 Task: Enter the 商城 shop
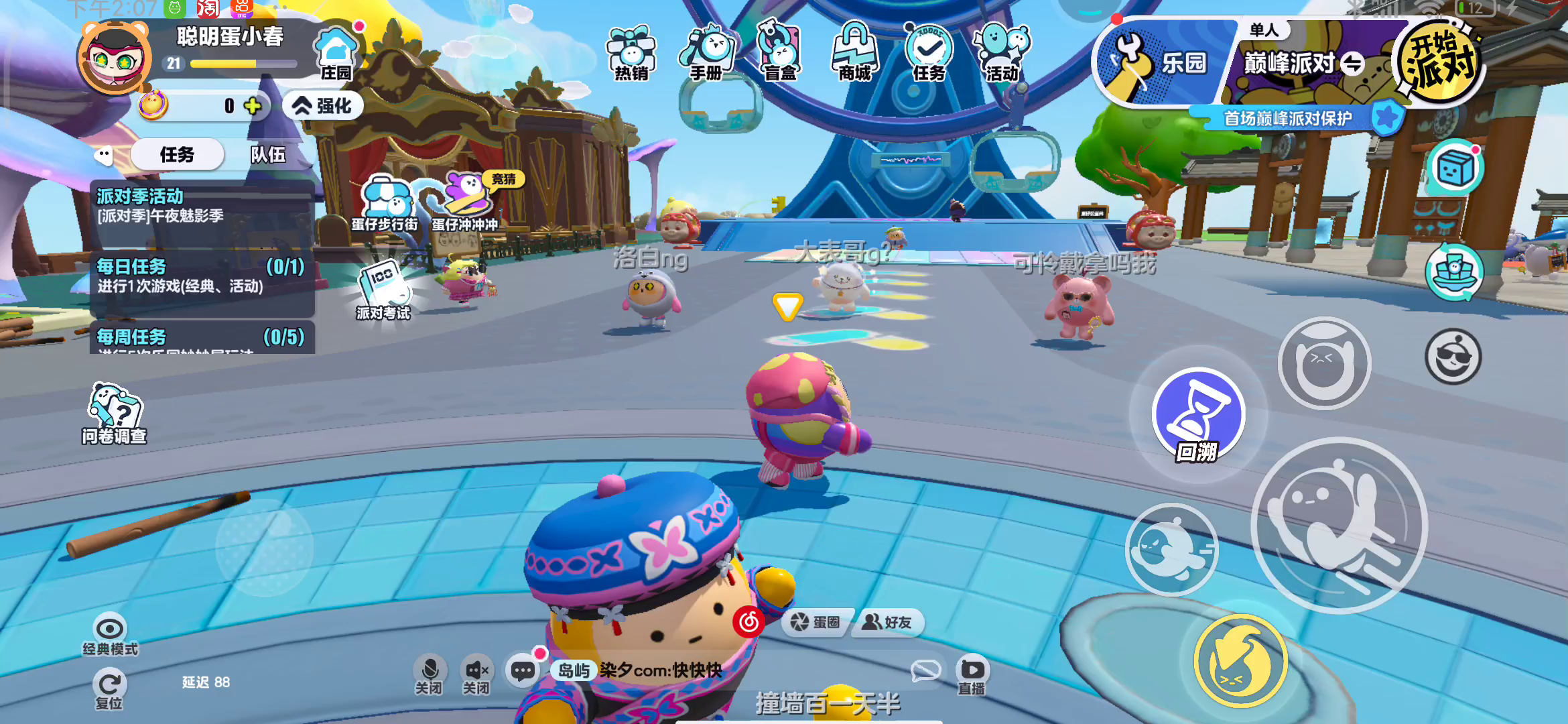tap(854, 54)
